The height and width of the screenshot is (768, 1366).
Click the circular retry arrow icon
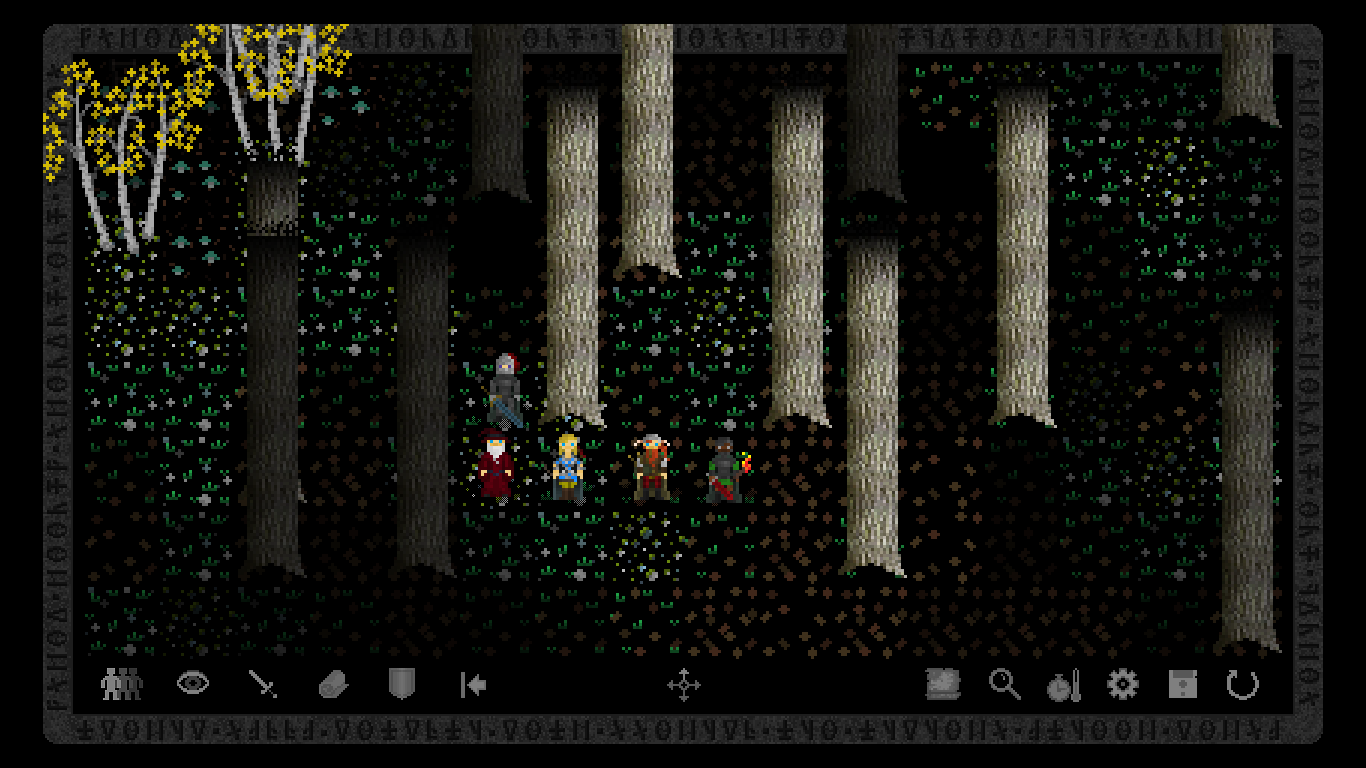1243,683
